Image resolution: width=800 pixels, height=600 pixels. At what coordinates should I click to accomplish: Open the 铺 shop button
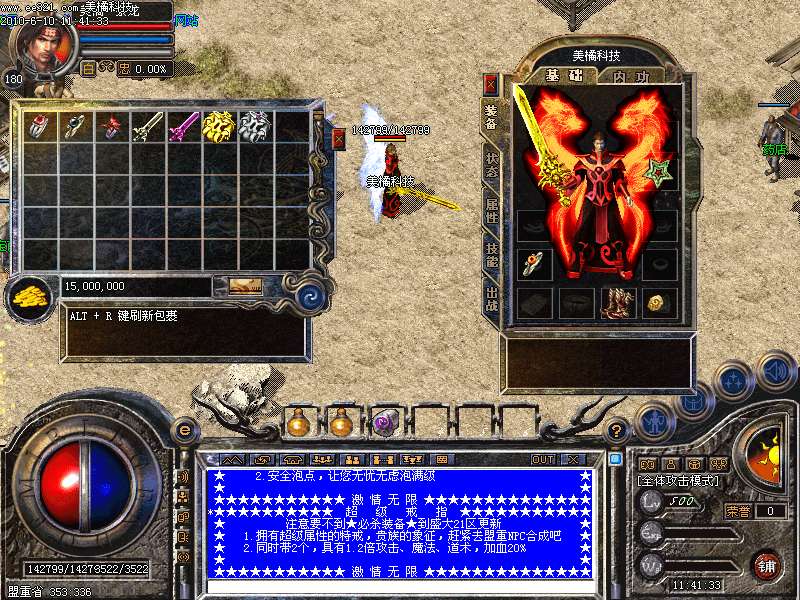tap(767, 565)
